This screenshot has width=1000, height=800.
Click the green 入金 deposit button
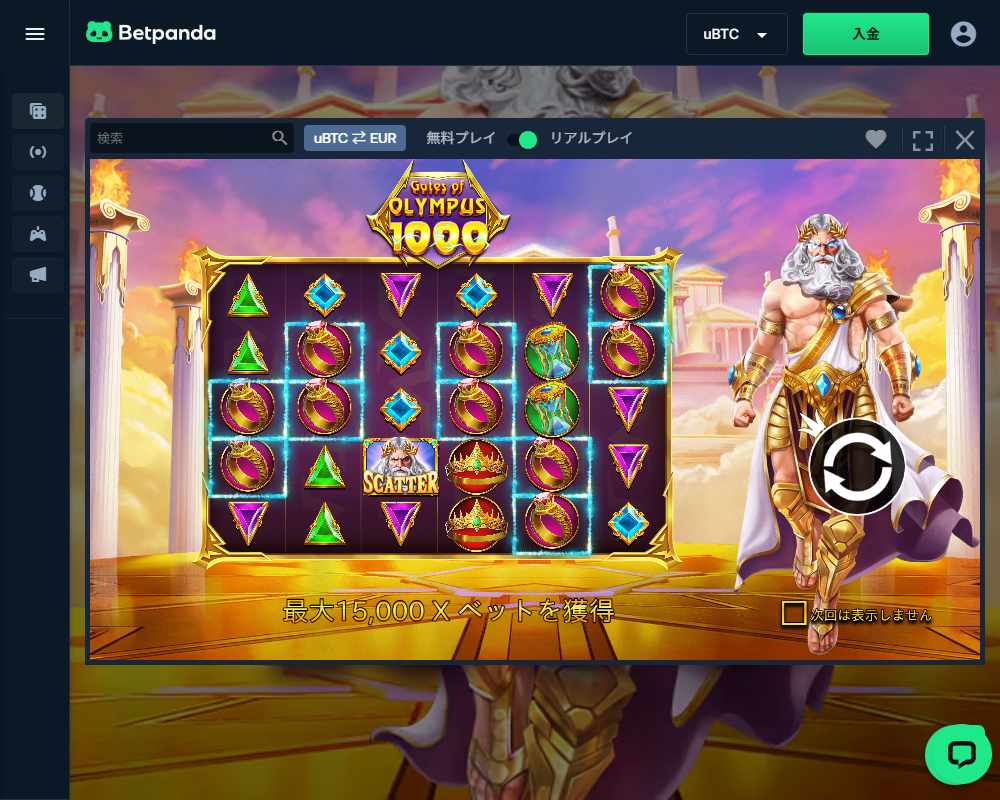click(x=865, y=34)
